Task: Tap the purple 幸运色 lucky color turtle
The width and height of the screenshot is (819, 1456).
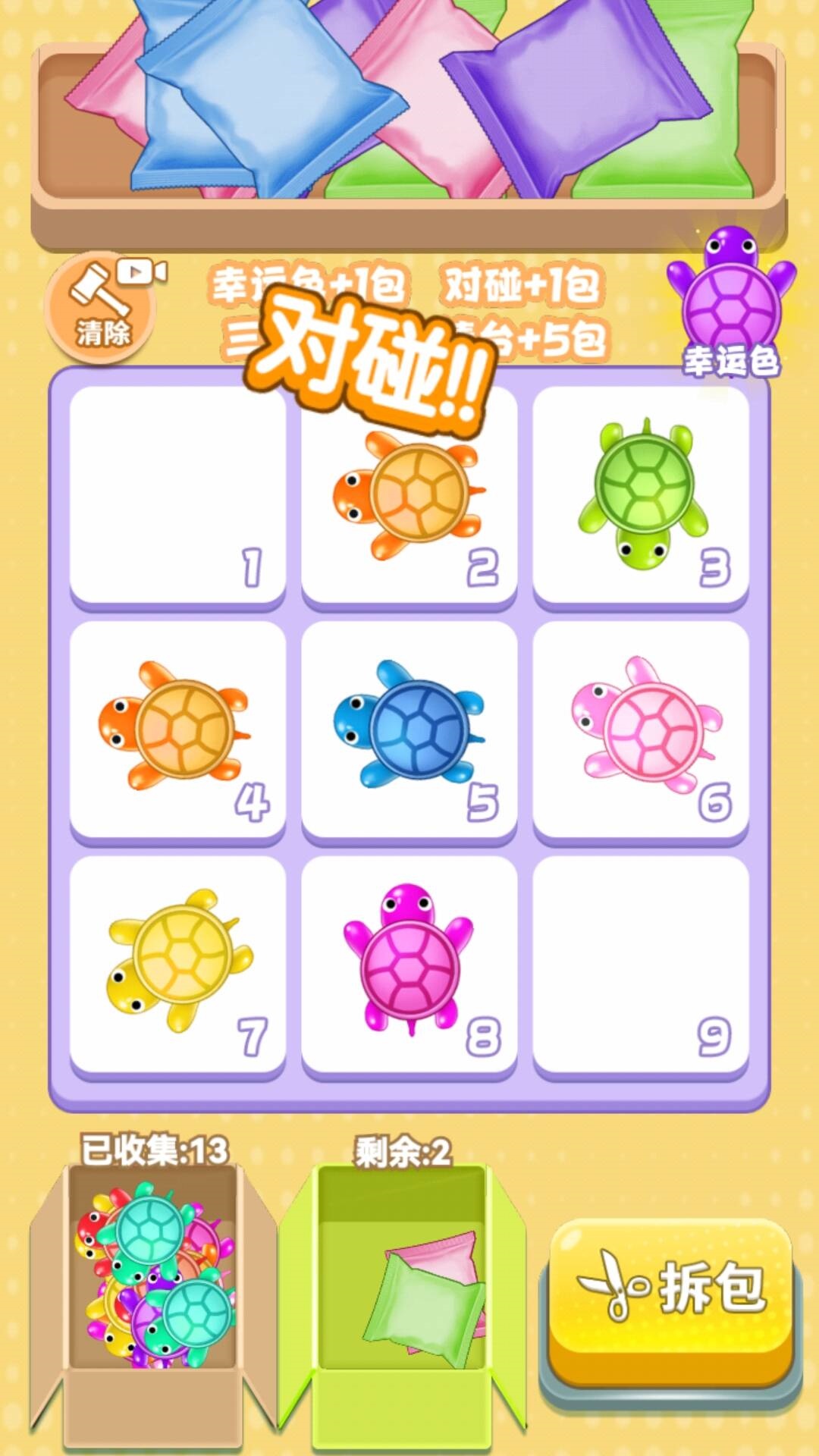Action: pos(731,296)
